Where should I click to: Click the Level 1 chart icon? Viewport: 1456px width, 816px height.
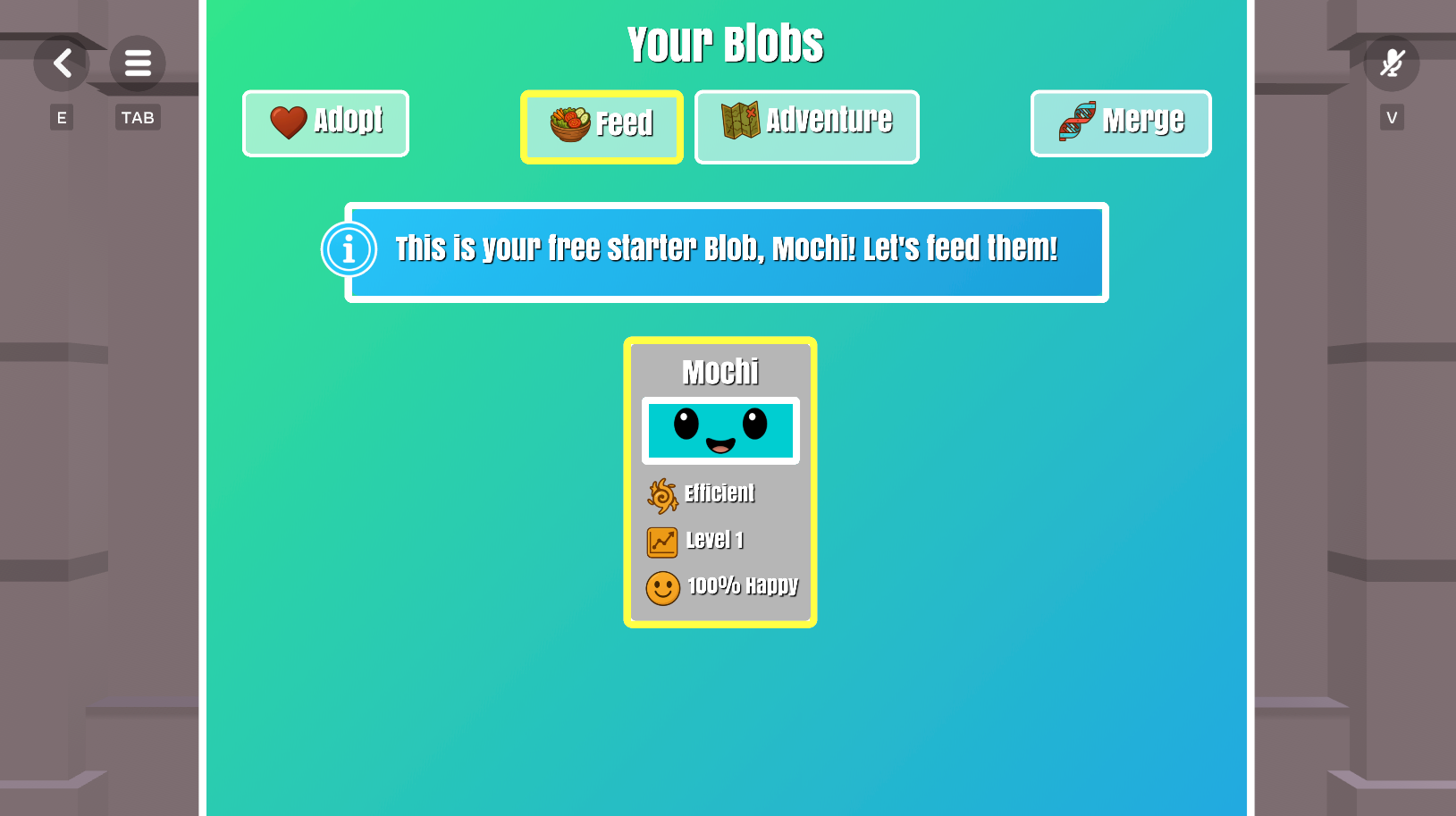point(661,541)
